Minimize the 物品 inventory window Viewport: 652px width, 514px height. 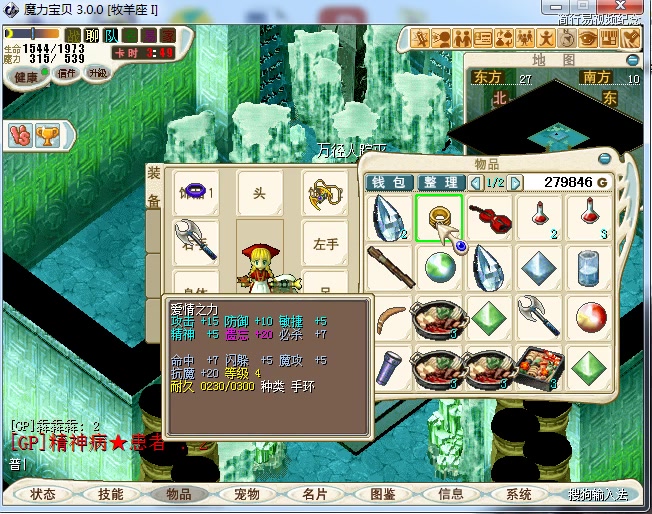(603, 159)
